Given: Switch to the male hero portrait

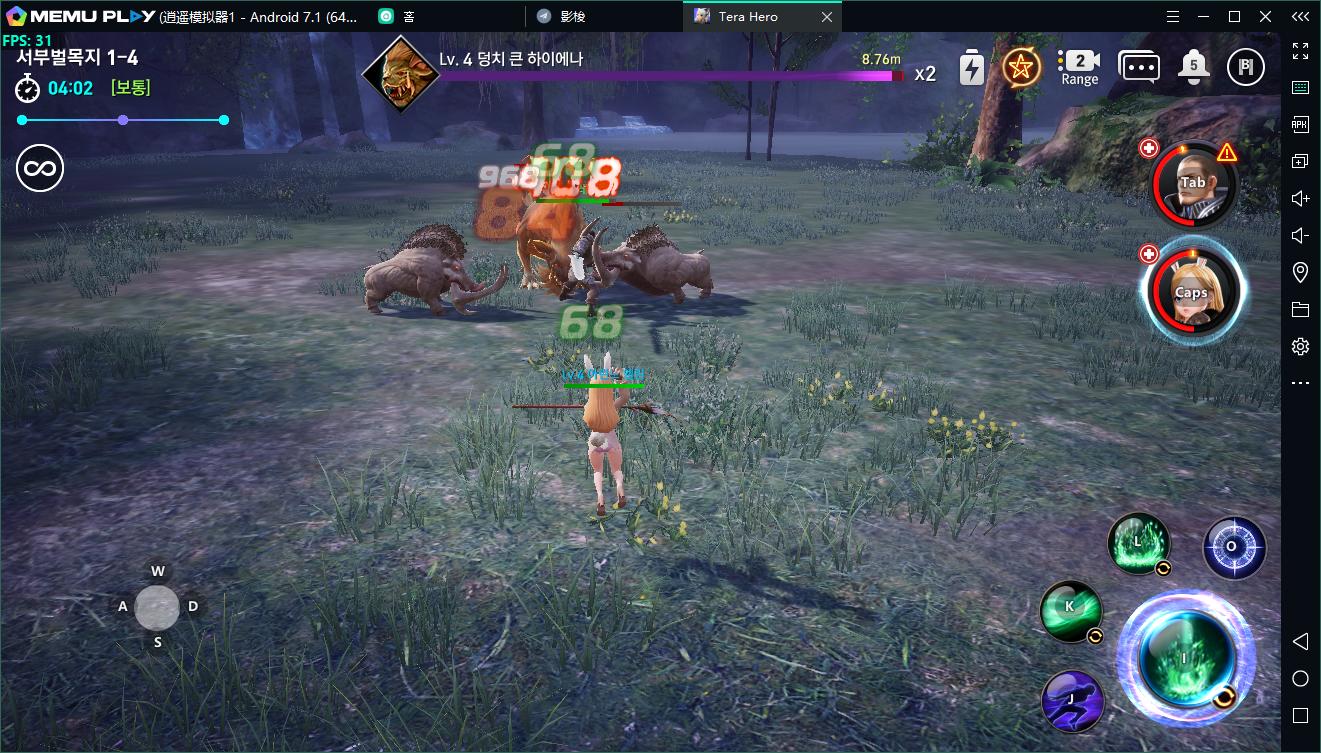Looking at the screenshot, I should [x=1192, y=184].
